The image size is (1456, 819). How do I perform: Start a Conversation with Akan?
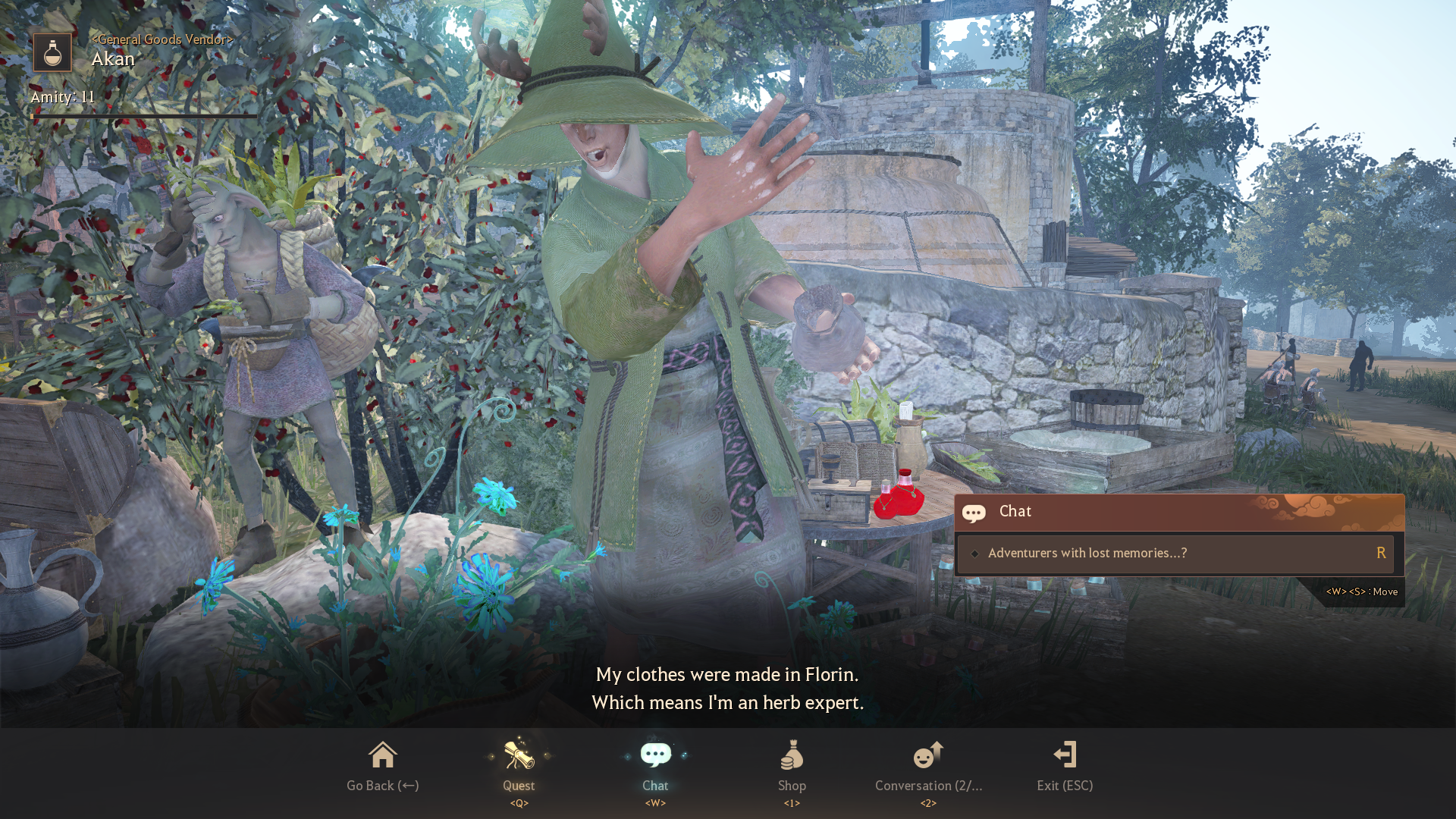coord(928,766)
